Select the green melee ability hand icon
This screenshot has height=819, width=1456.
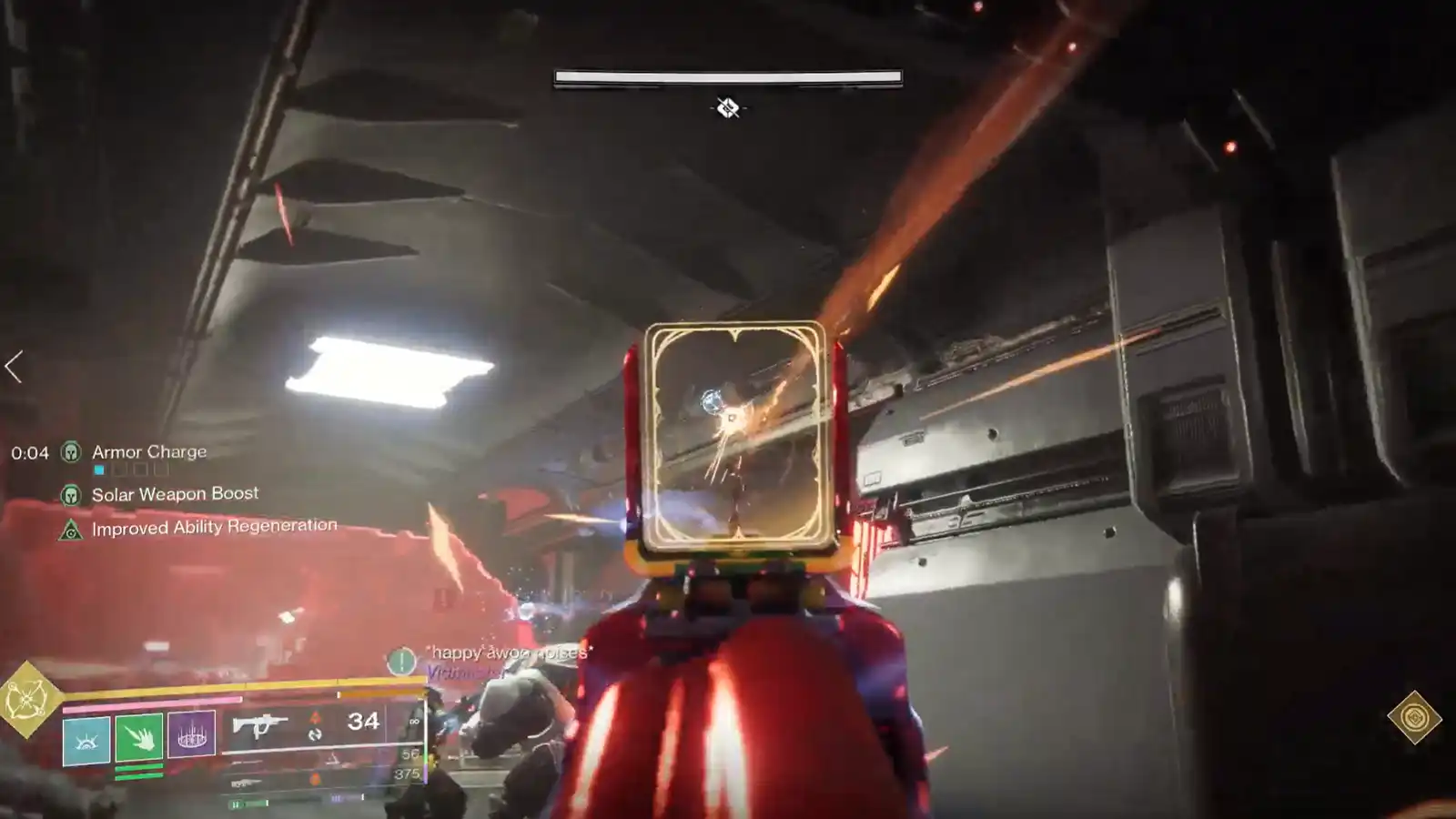click(x=138, y=739)
